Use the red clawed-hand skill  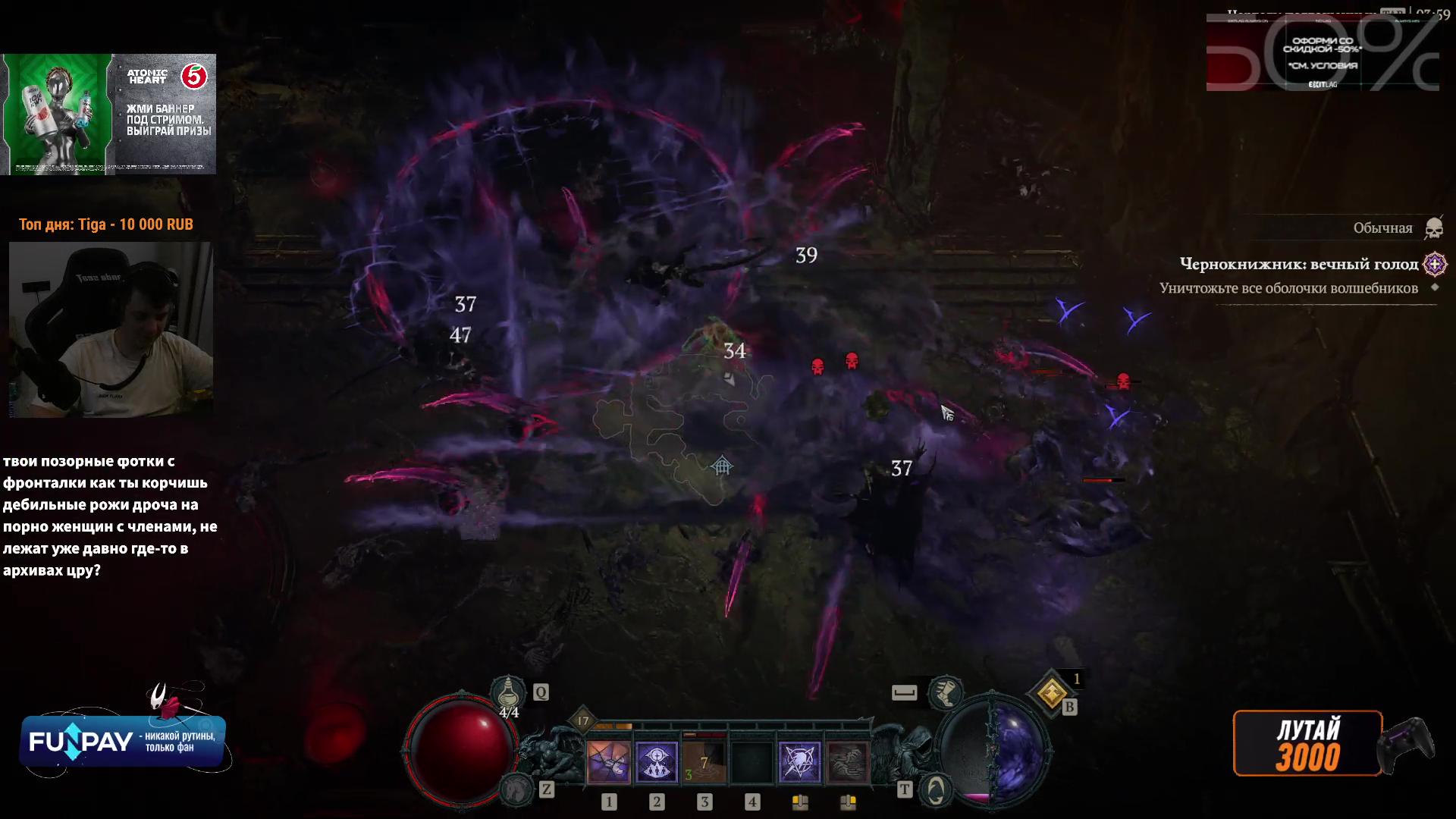pos(847,761)
